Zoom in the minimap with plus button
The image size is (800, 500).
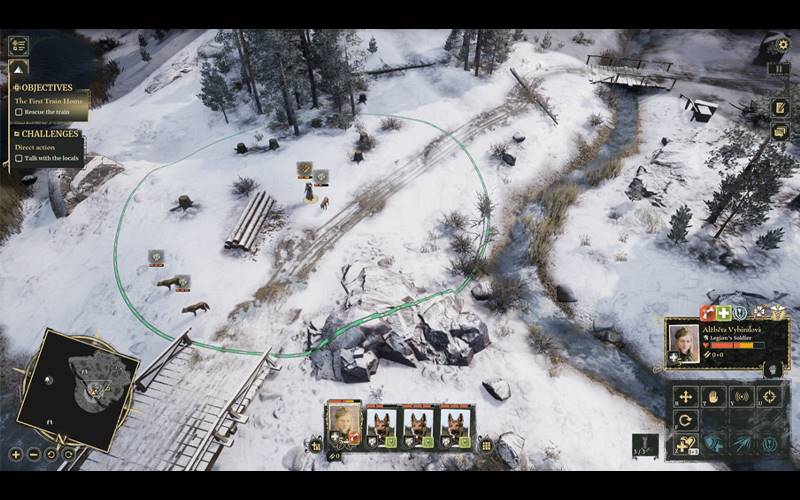tap(16, 454)
